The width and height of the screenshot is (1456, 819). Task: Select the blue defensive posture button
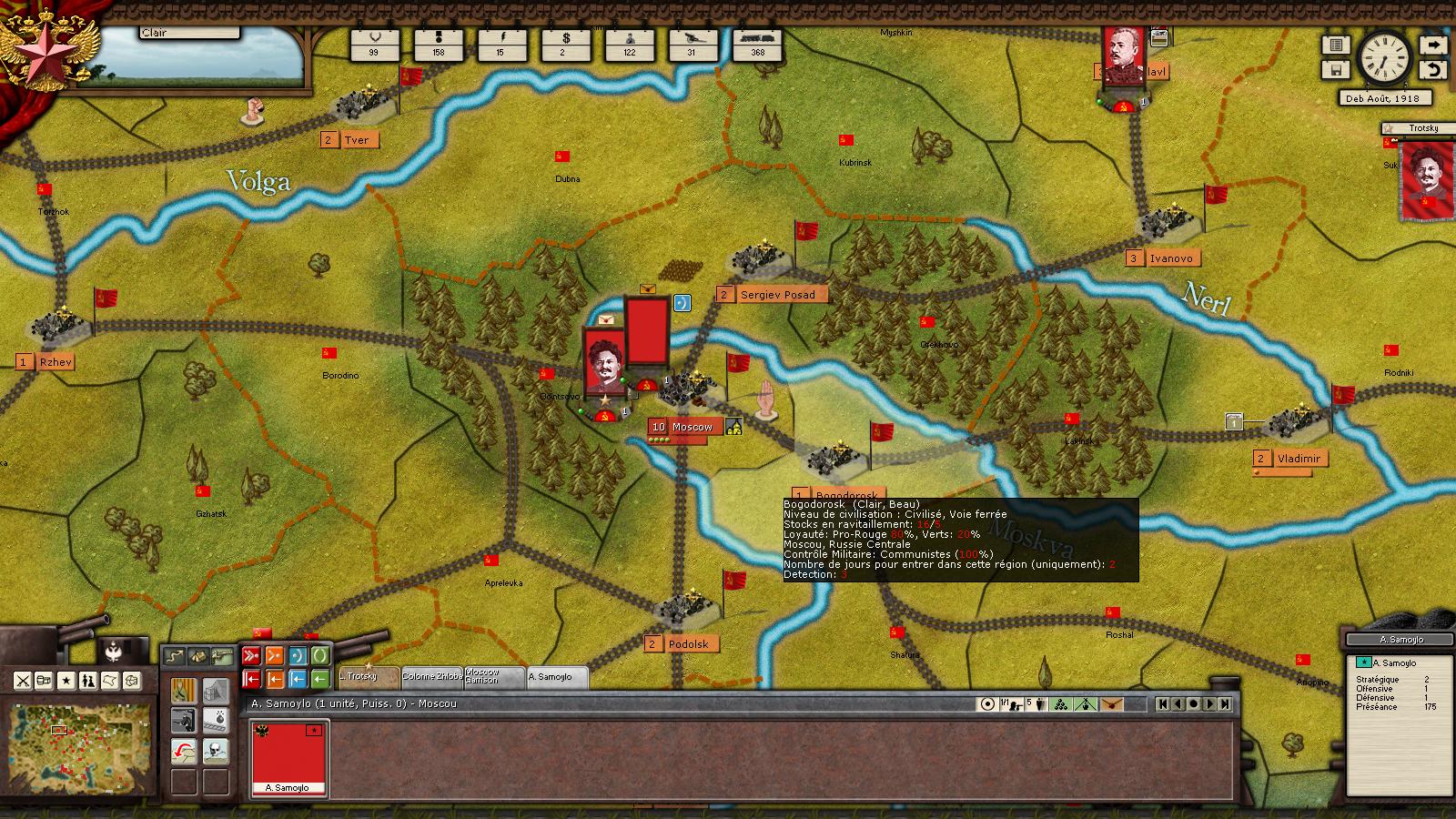298,655
